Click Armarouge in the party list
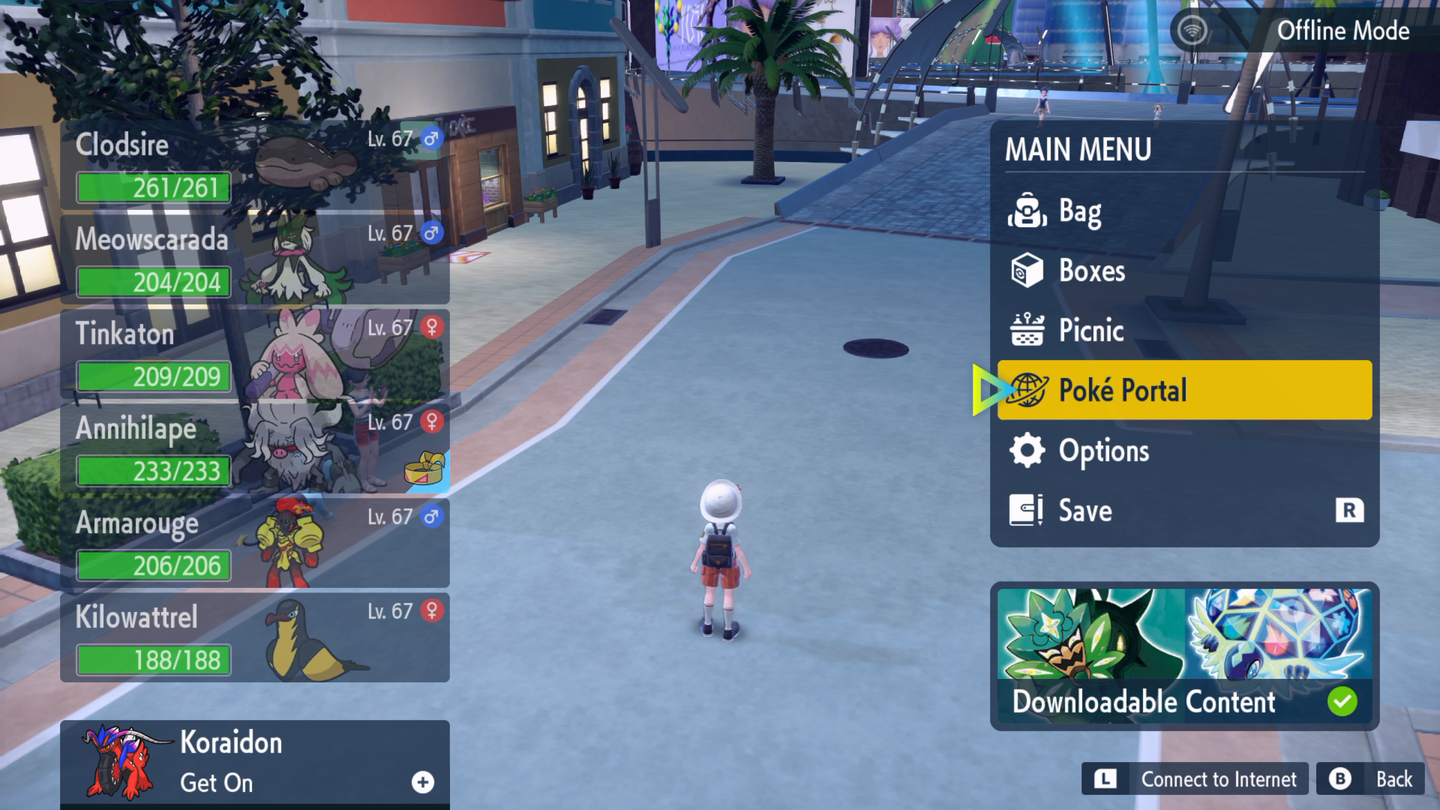 pyautogui.click(x=255, y=543)
